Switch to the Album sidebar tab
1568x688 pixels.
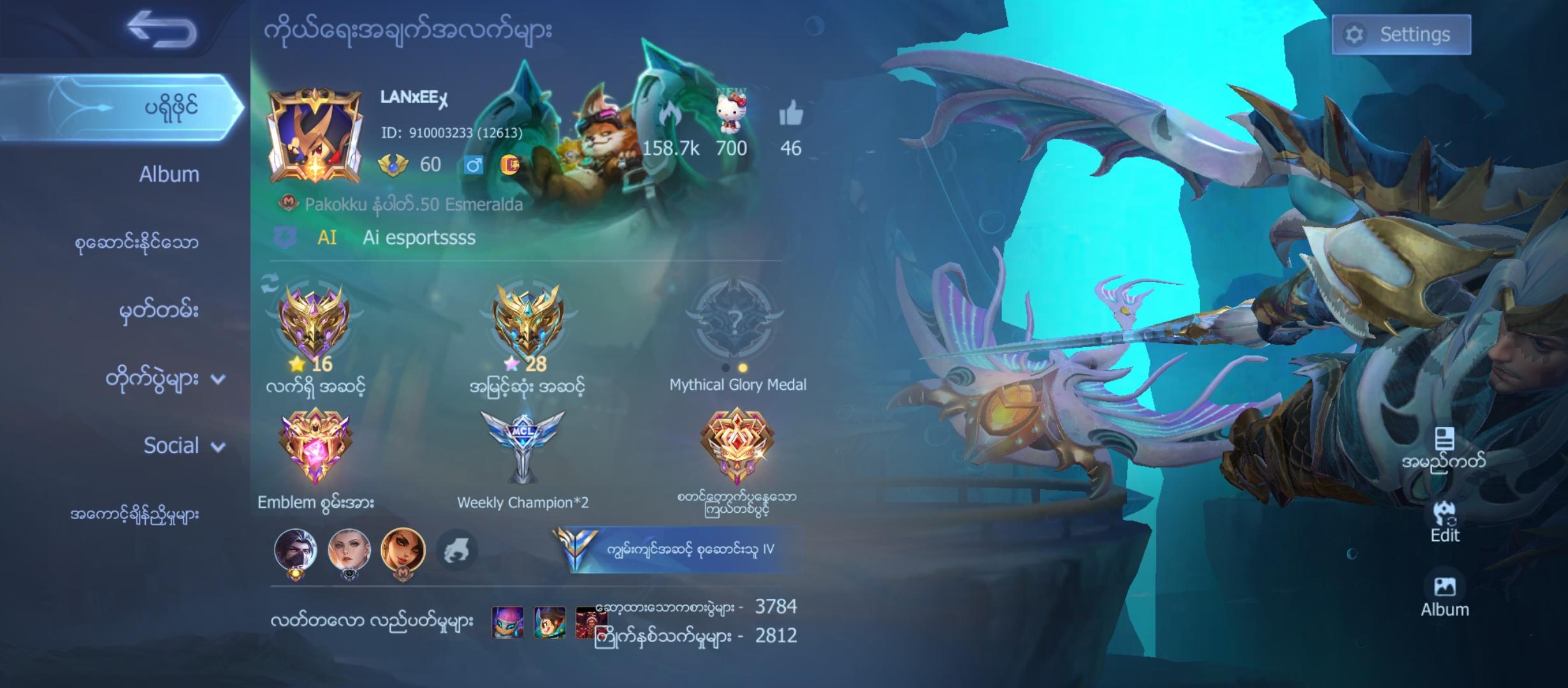[169, 174]
